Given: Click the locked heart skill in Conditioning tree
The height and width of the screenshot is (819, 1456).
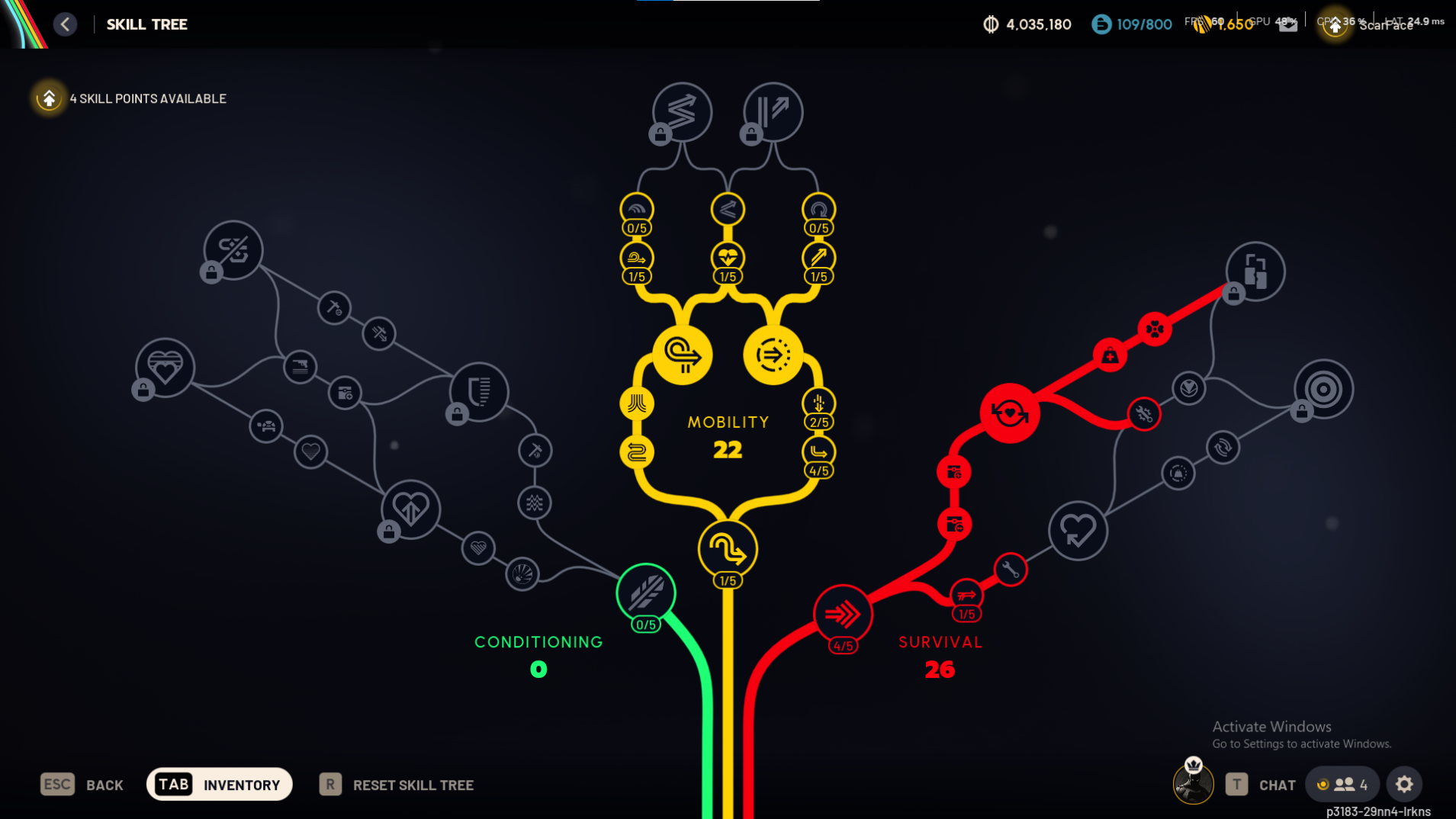Looking at the screenshot, I should click(x=163, y=367).
